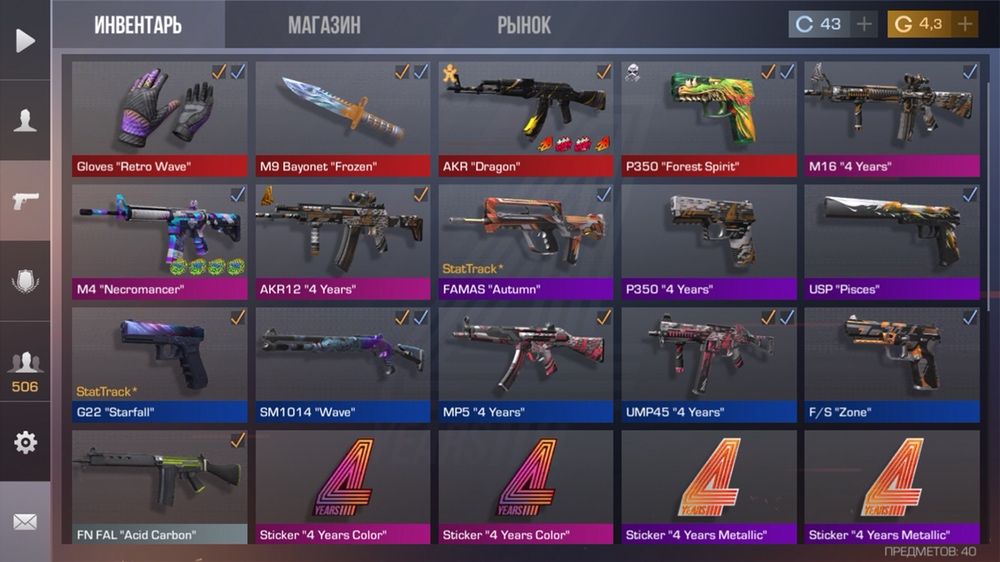Viewport: 1000px width, 562px height.
Task: Add more gold G currency
Action: tap(965, 24)
